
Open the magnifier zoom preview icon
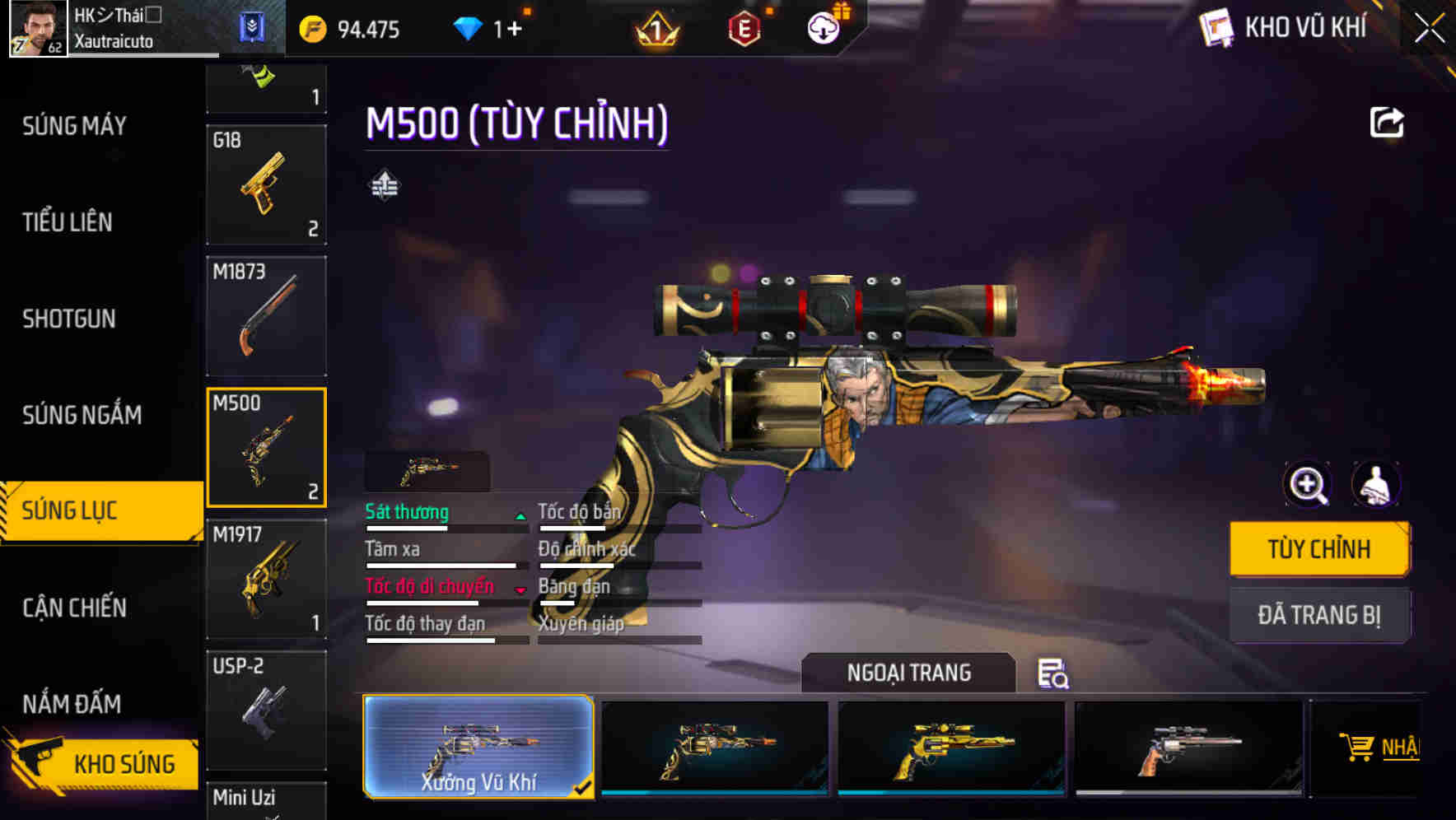(1307, 485)
